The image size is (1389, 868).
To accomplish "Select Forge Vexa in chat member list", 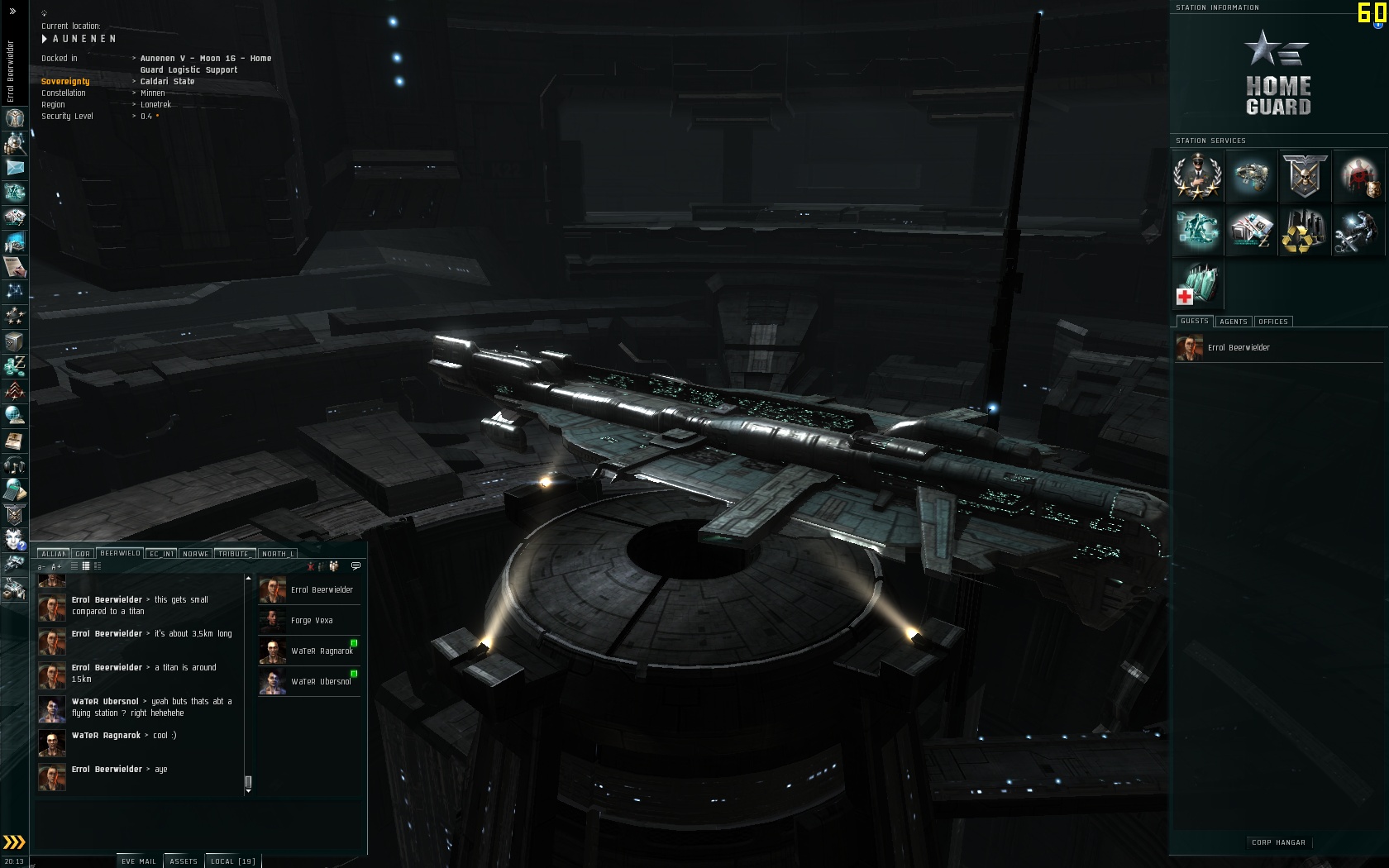I will point(312,620).
